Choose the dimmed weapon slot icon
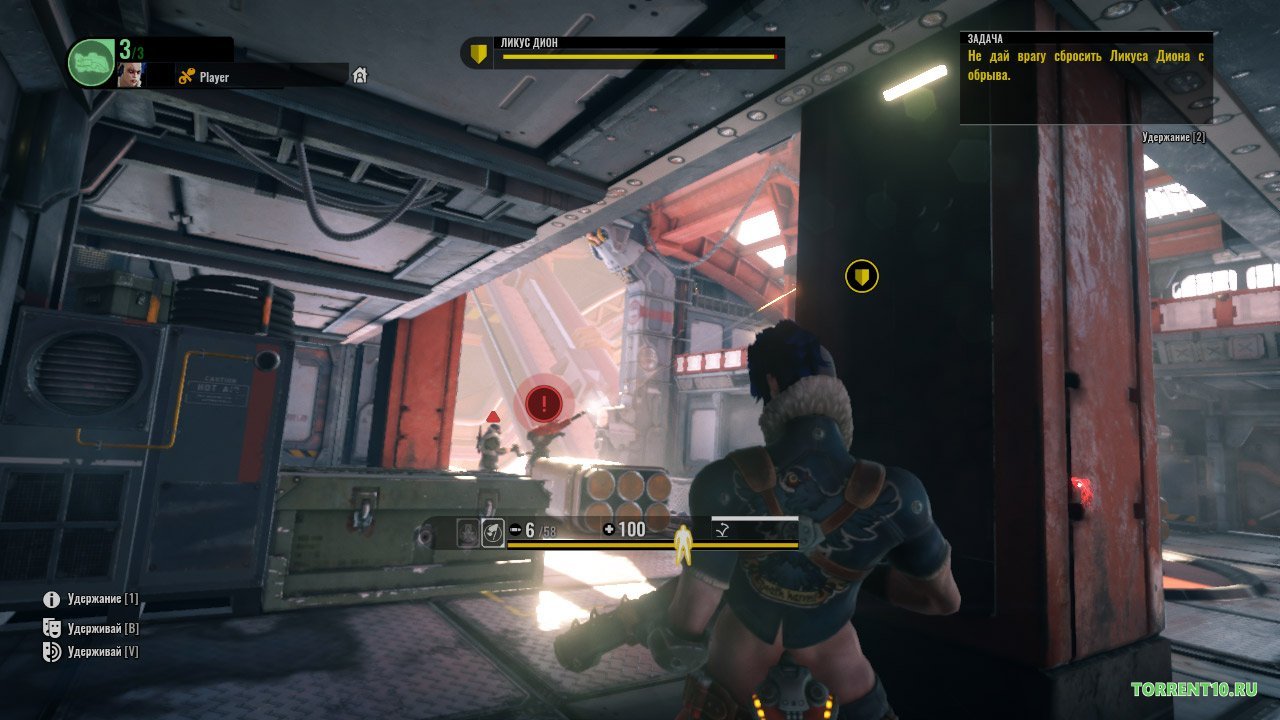 [x=467, y=533]
